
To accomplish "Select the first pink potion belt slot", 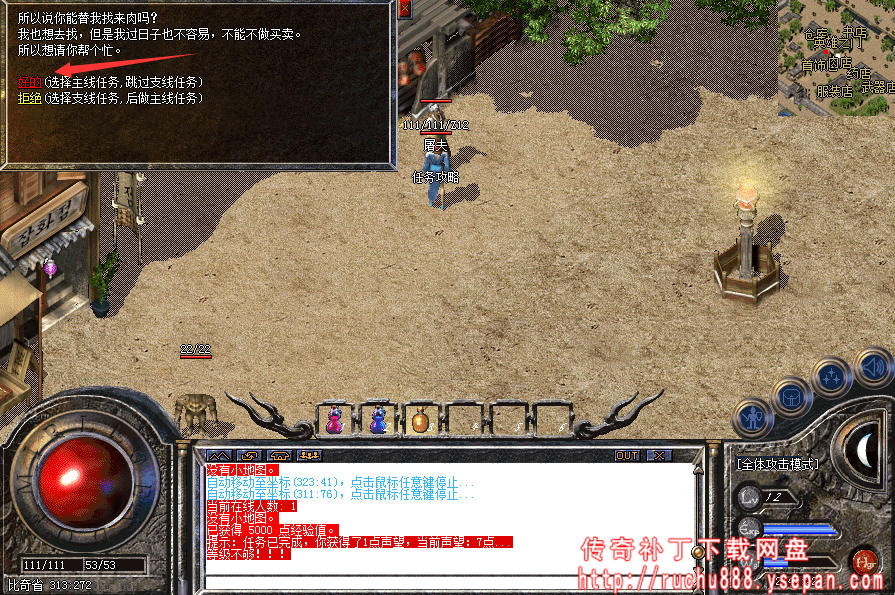I will pyautogui.click(x=336, y=420).
